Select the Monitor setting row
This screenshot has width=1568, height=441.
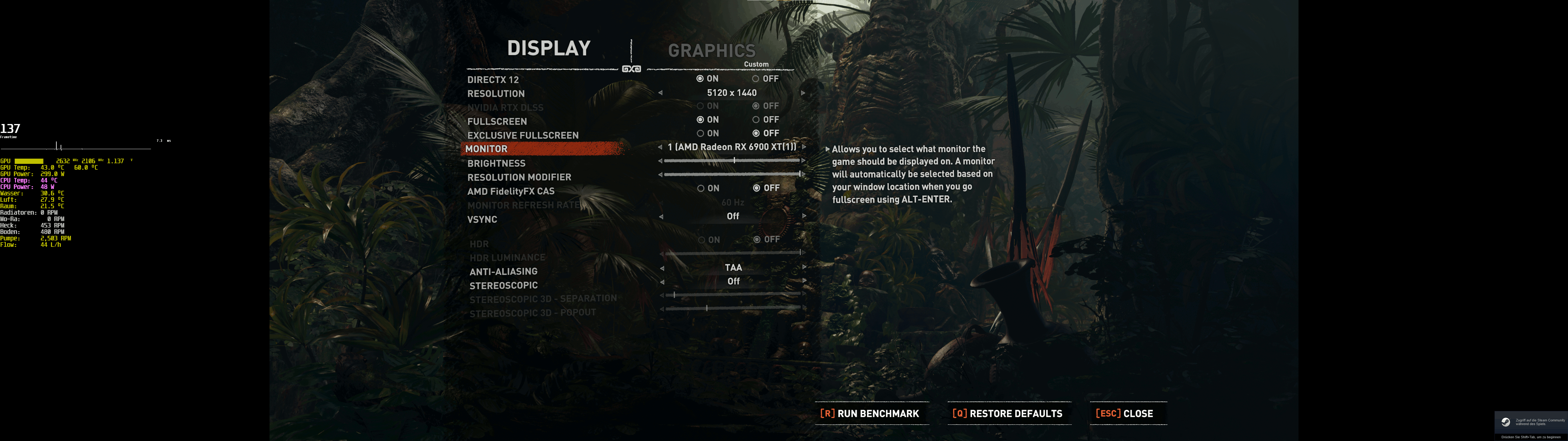[x=542, y=149]
